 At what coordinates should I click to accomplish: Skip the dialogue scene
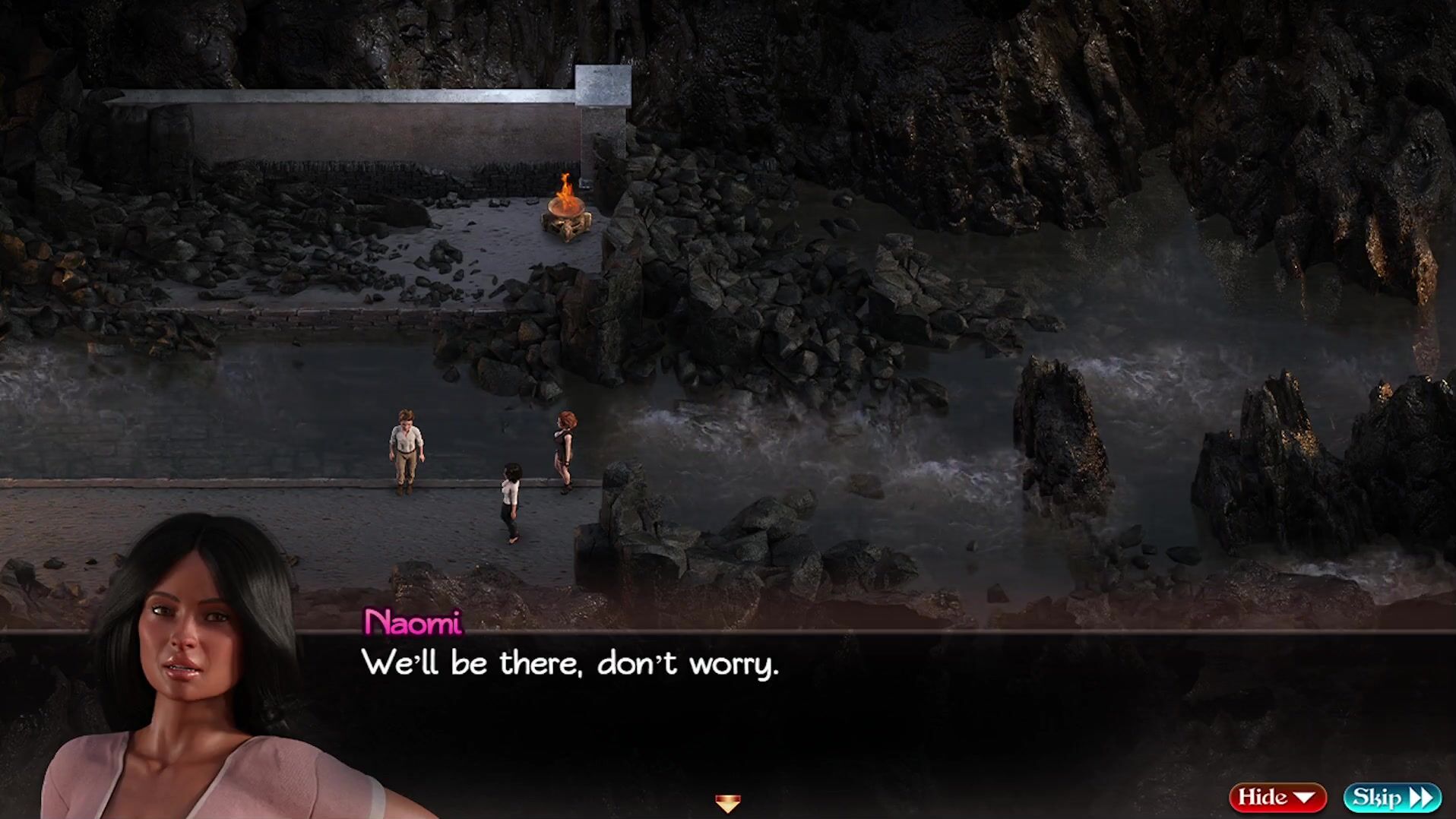click(x=1391, y=797)
